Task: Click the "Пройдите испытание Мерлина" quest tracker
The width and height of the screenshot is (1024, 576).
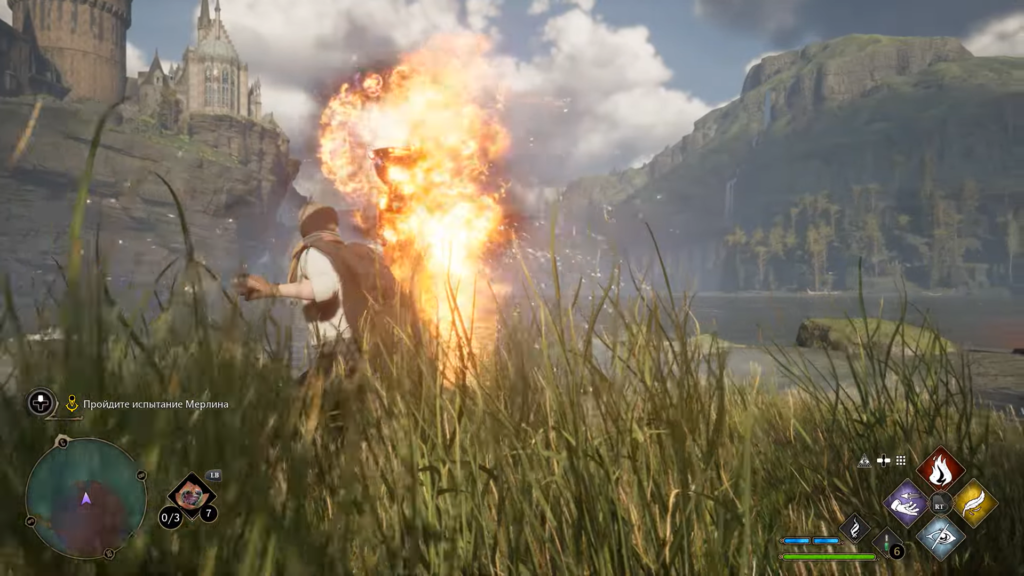Action: [156, 404]
